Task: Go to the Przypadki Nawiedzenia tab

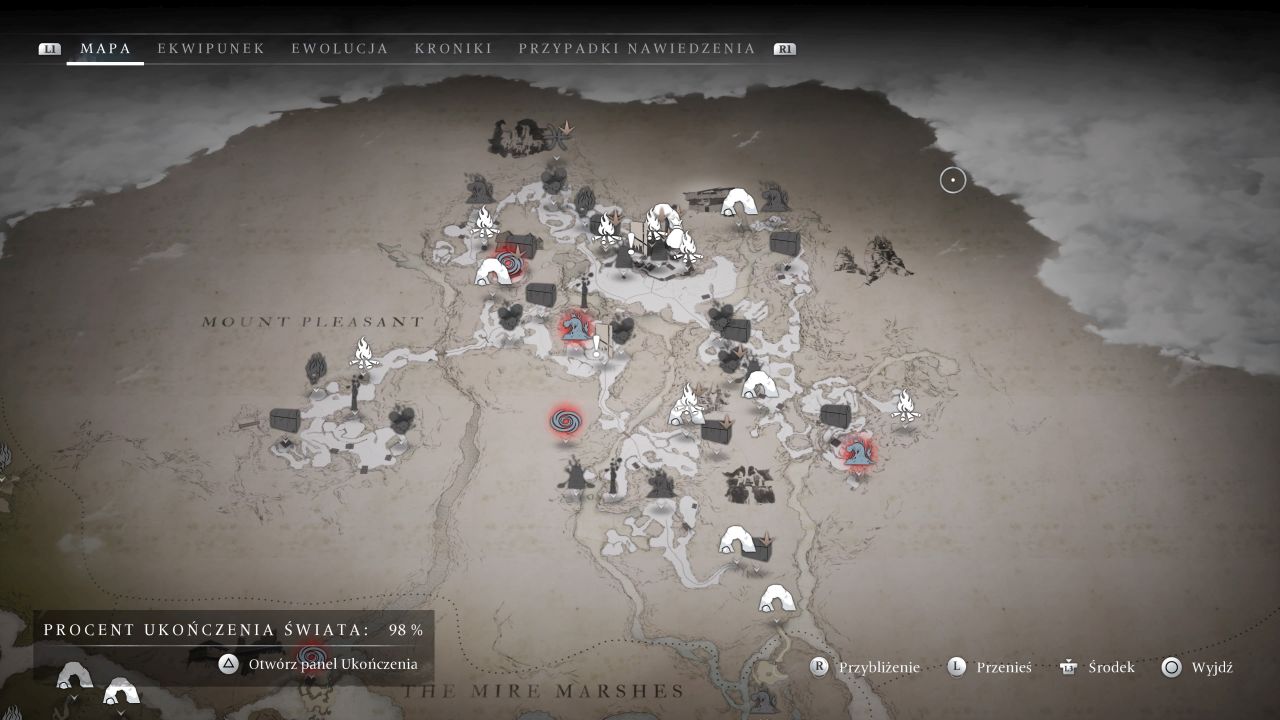Action: coord(637,48)
